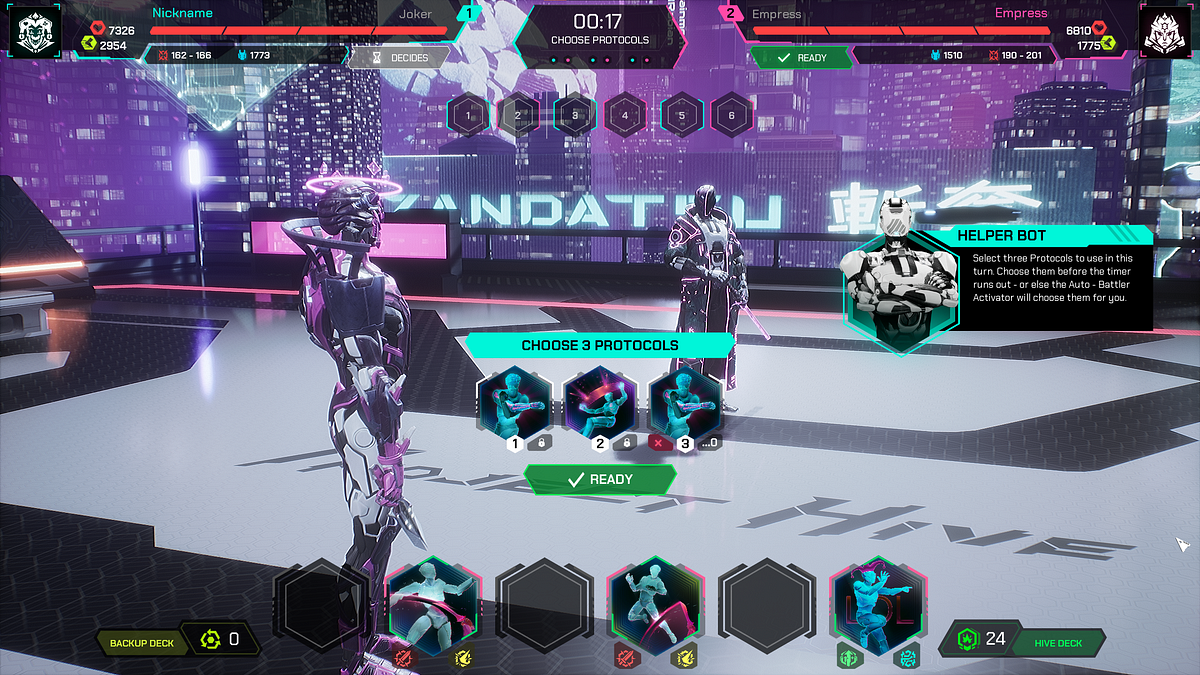This screenshot has width=1200, height=675.
Task: Click the Decides status badge
Action: coord(398,58)
